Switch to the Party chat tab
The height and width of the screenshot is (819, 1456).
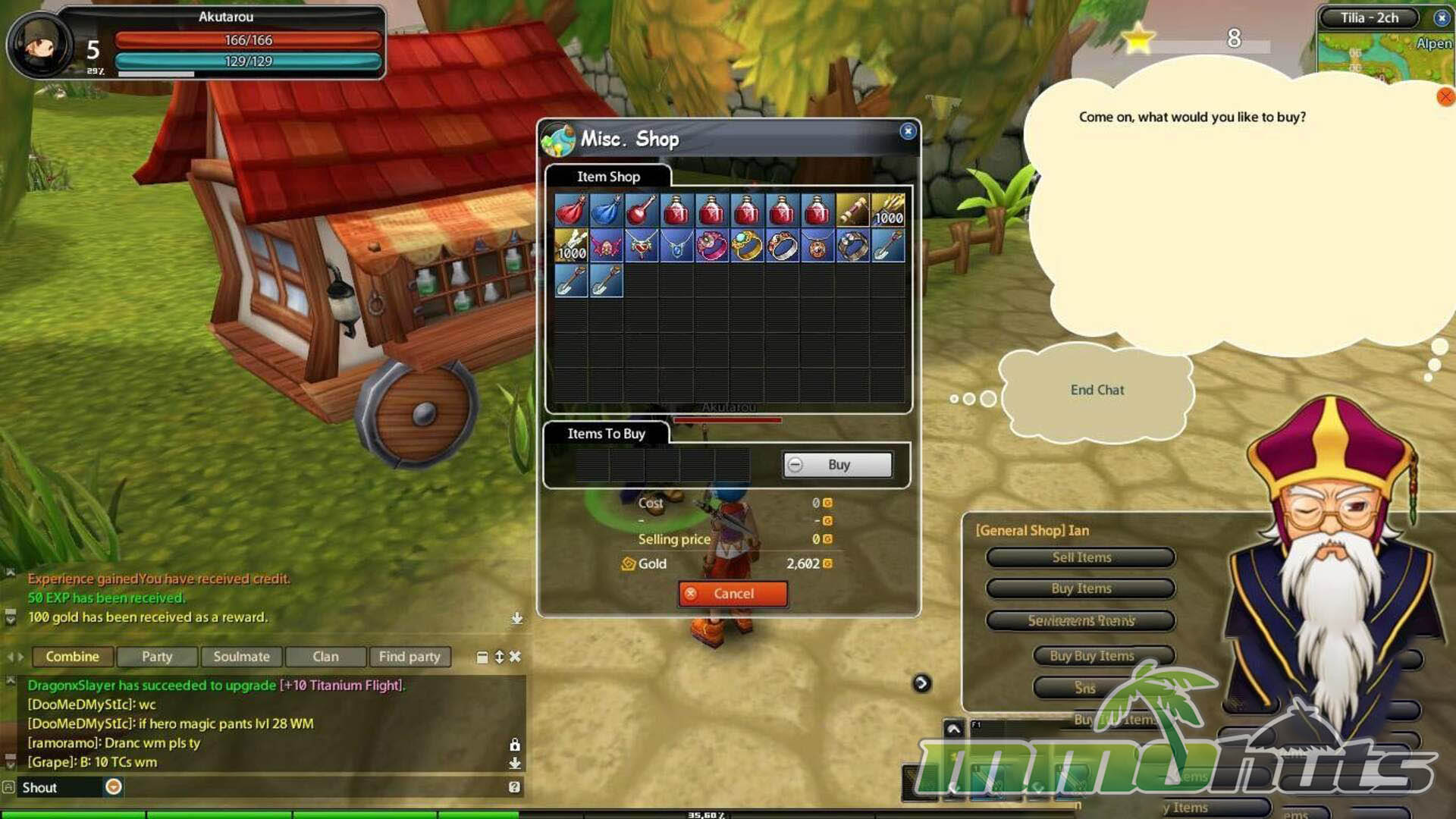coord(157,657)
